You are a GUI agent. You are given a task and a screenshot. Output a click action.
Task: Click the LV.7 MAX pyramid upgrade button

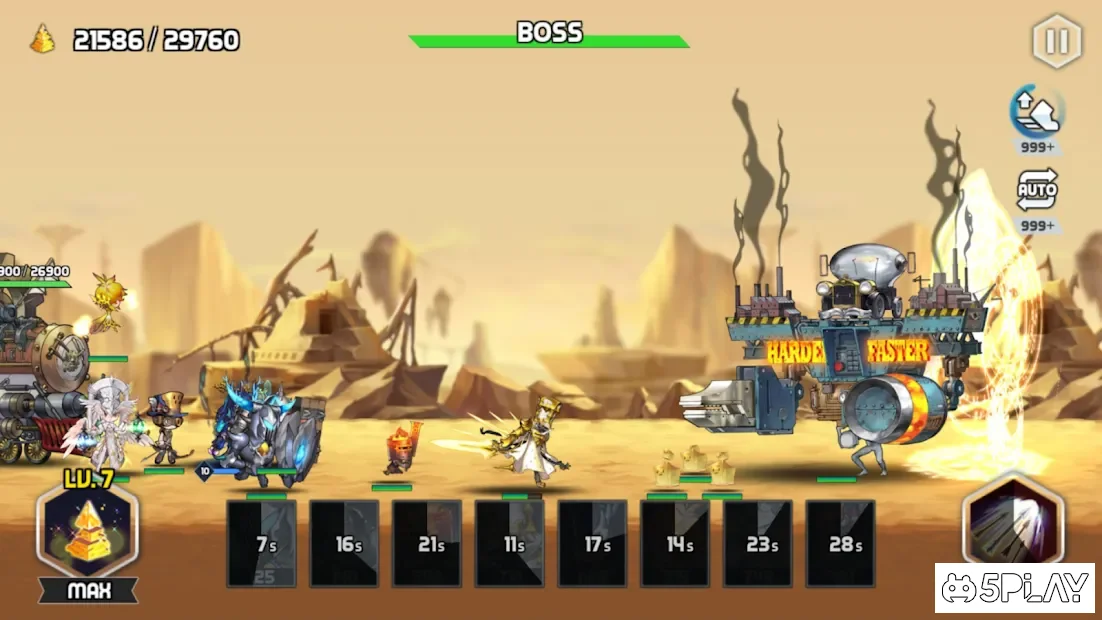tap(88, 531)
